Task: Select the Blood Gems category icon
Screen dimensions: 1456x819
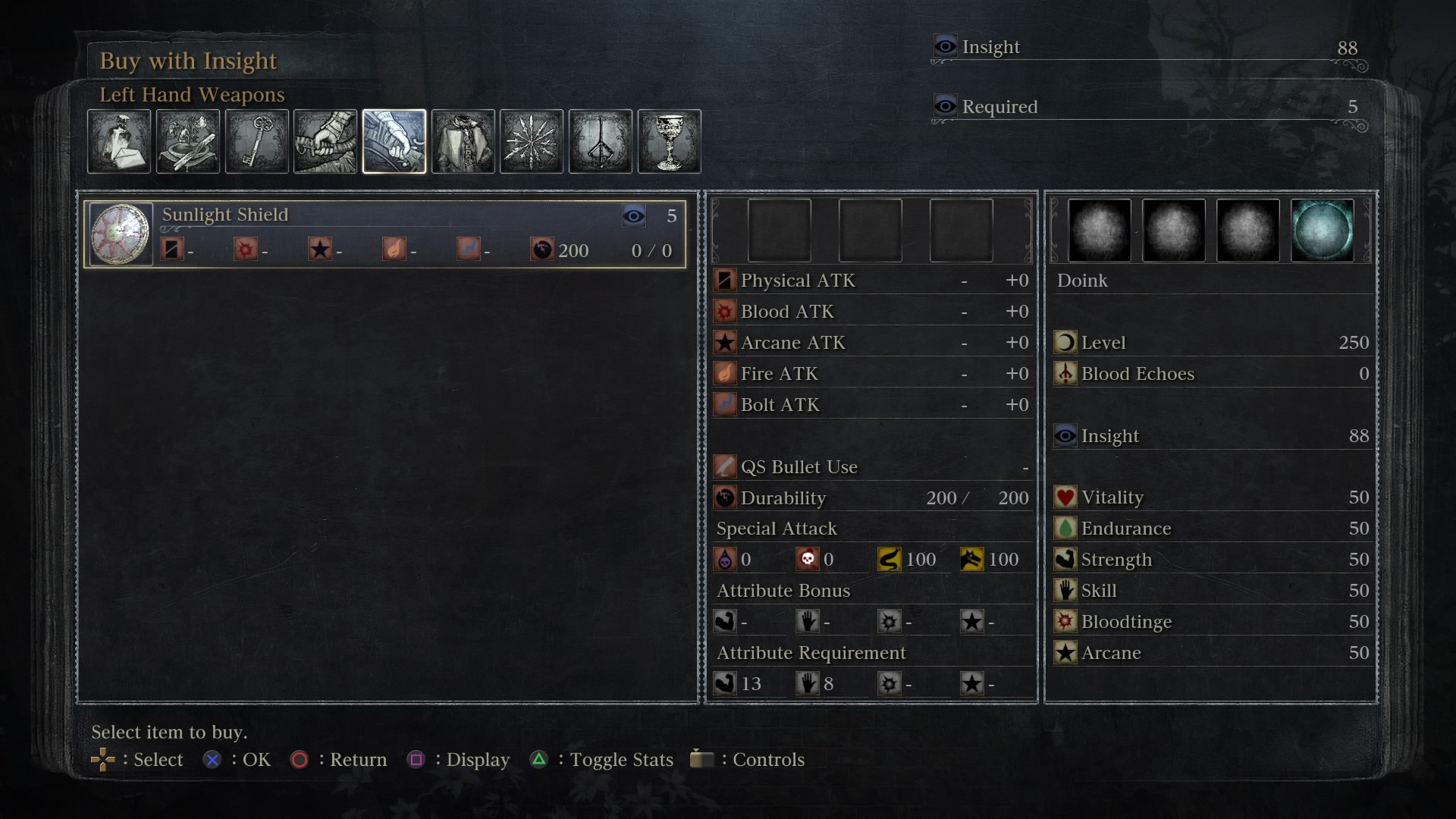Action: tap(531, 141)
